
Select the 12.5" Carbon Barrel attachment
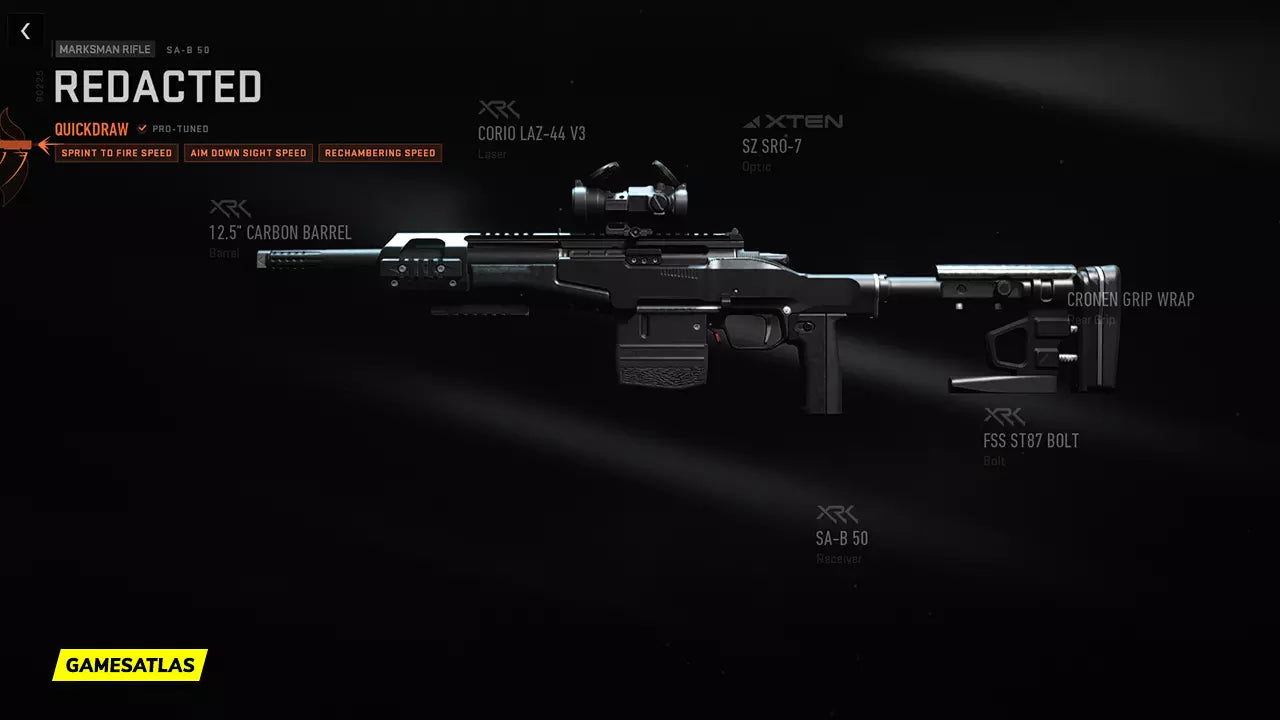280,233
